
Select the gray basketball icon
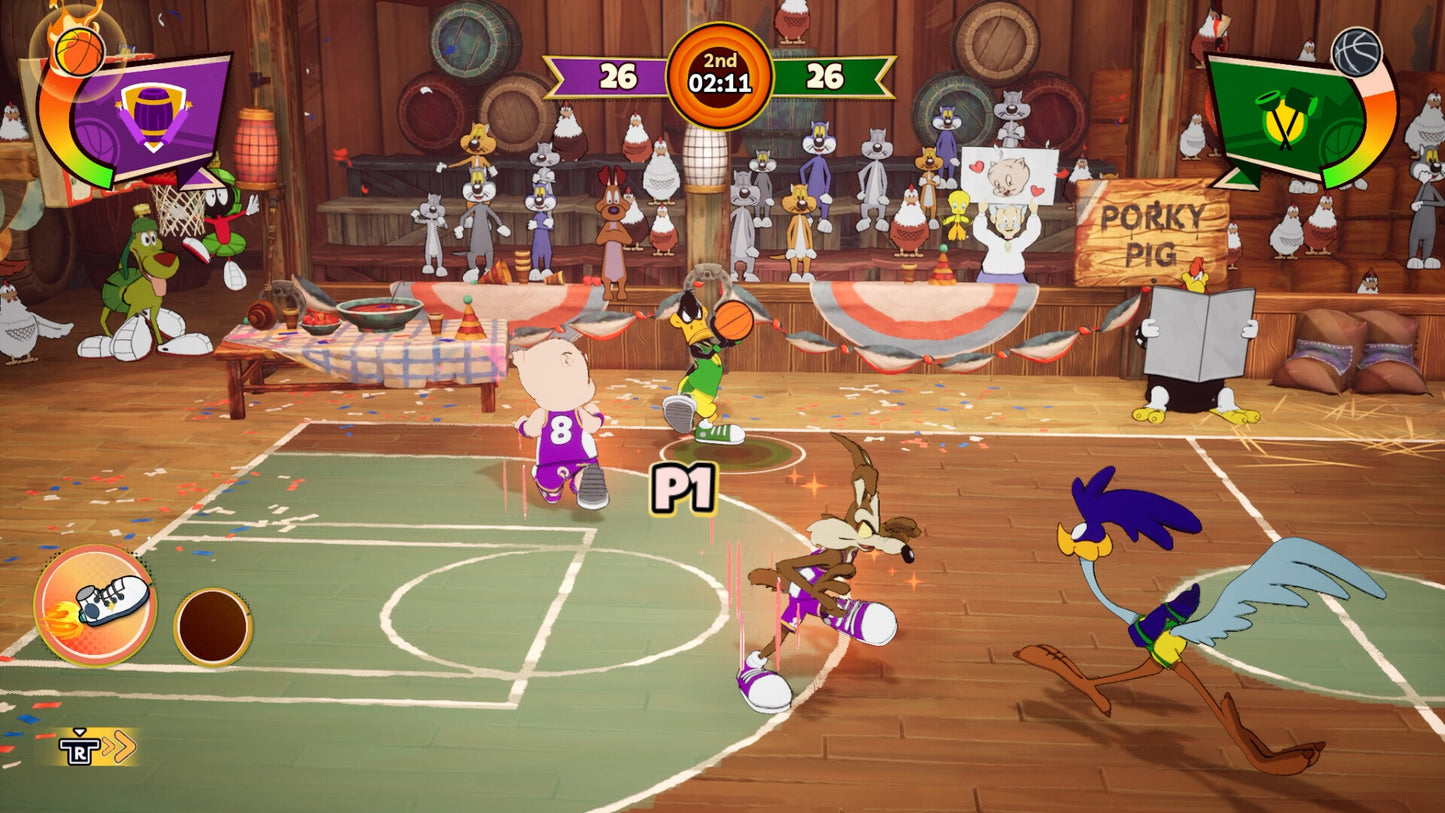(x=1356, y=52)
